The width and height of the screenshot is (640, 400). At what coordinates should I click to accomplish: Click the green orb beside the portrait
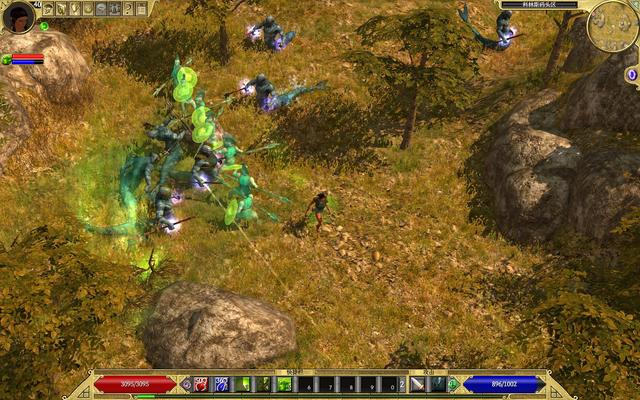[x=43, y=26]
